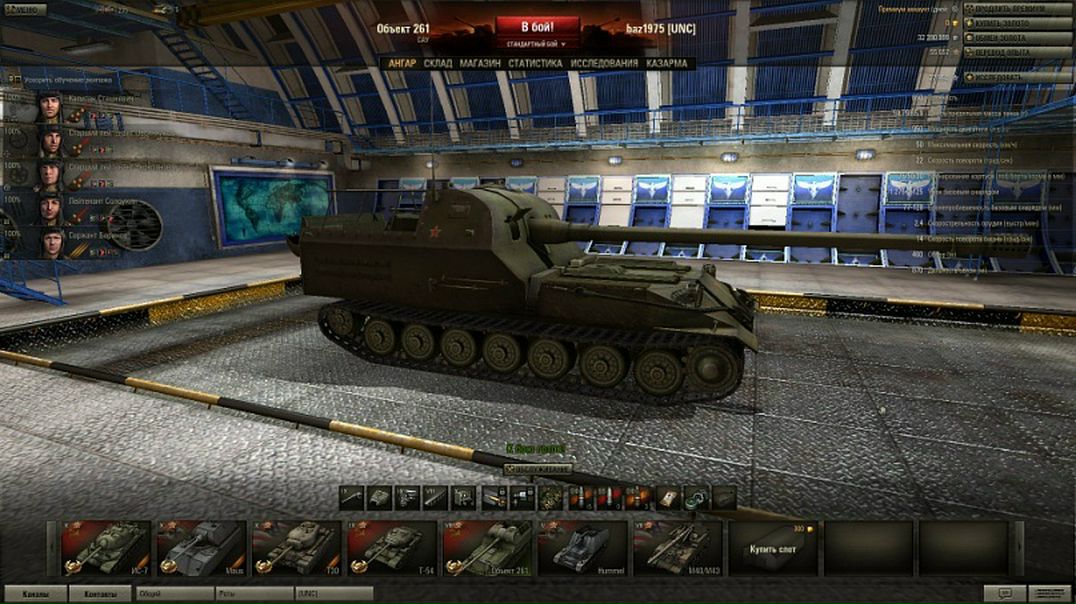Select the Ангар (Garage) tab

click(x=401, y=63)
